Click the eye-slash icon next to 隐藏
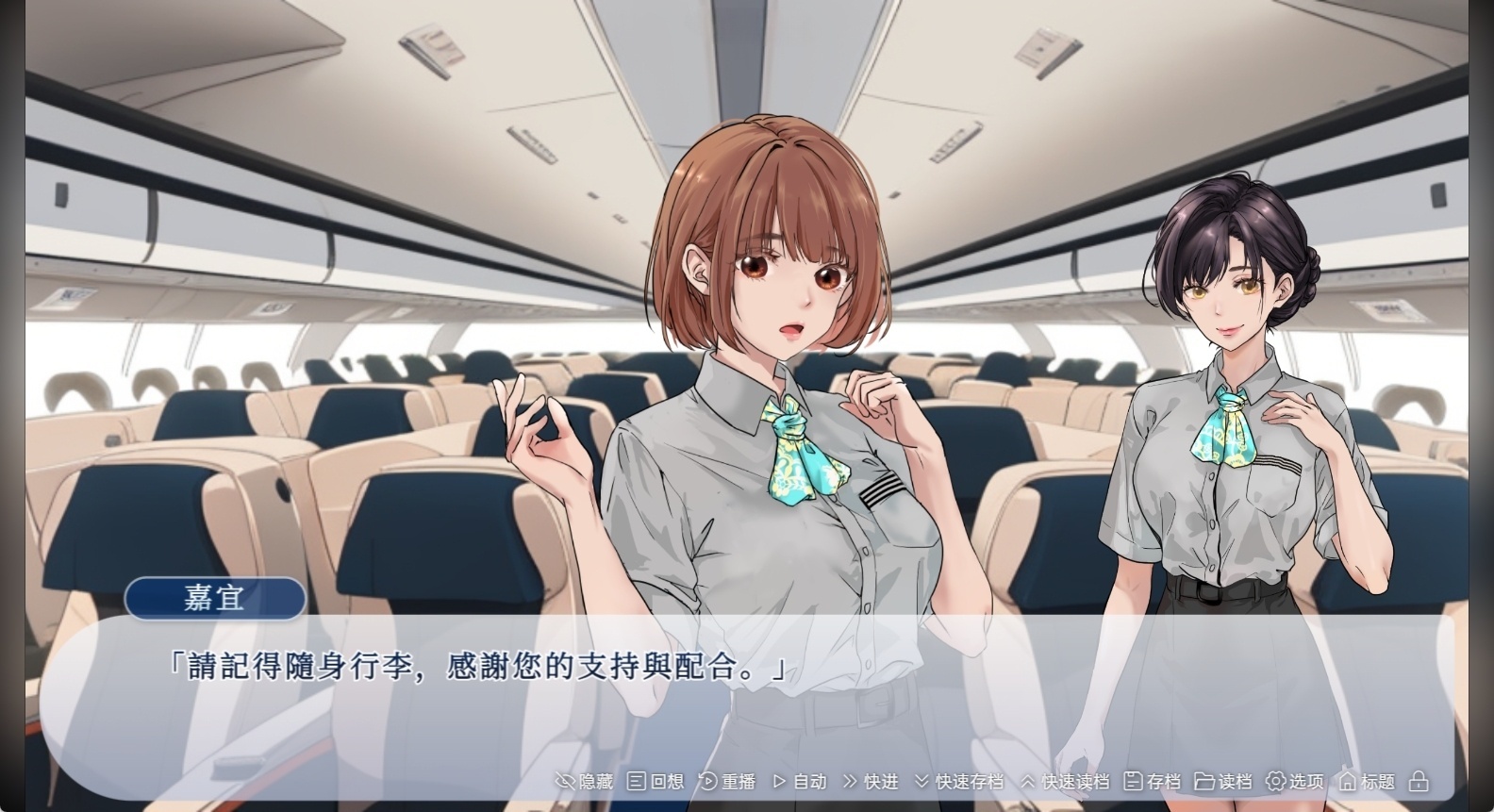Image resolution: width=1494 pixels, height=812 pixels. click(x=565, y=782)
